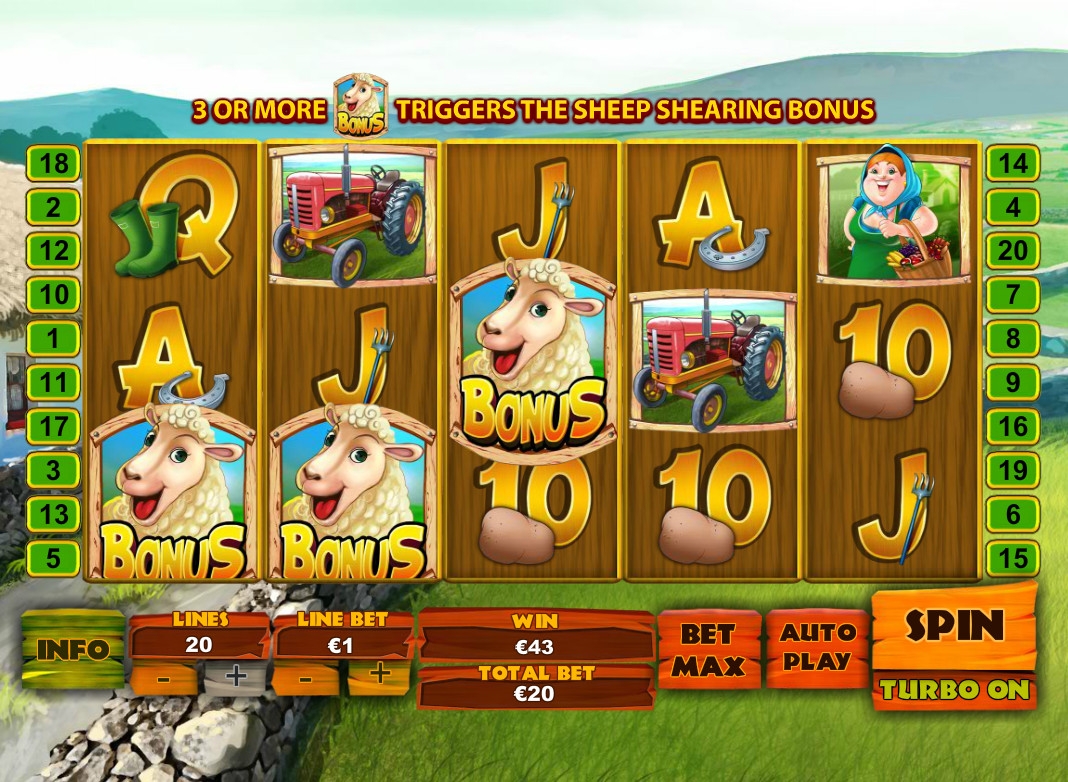The width and height of the screenshot is (1068, 782).
Task: Select payline number 18
Action: tap(53, 163)
